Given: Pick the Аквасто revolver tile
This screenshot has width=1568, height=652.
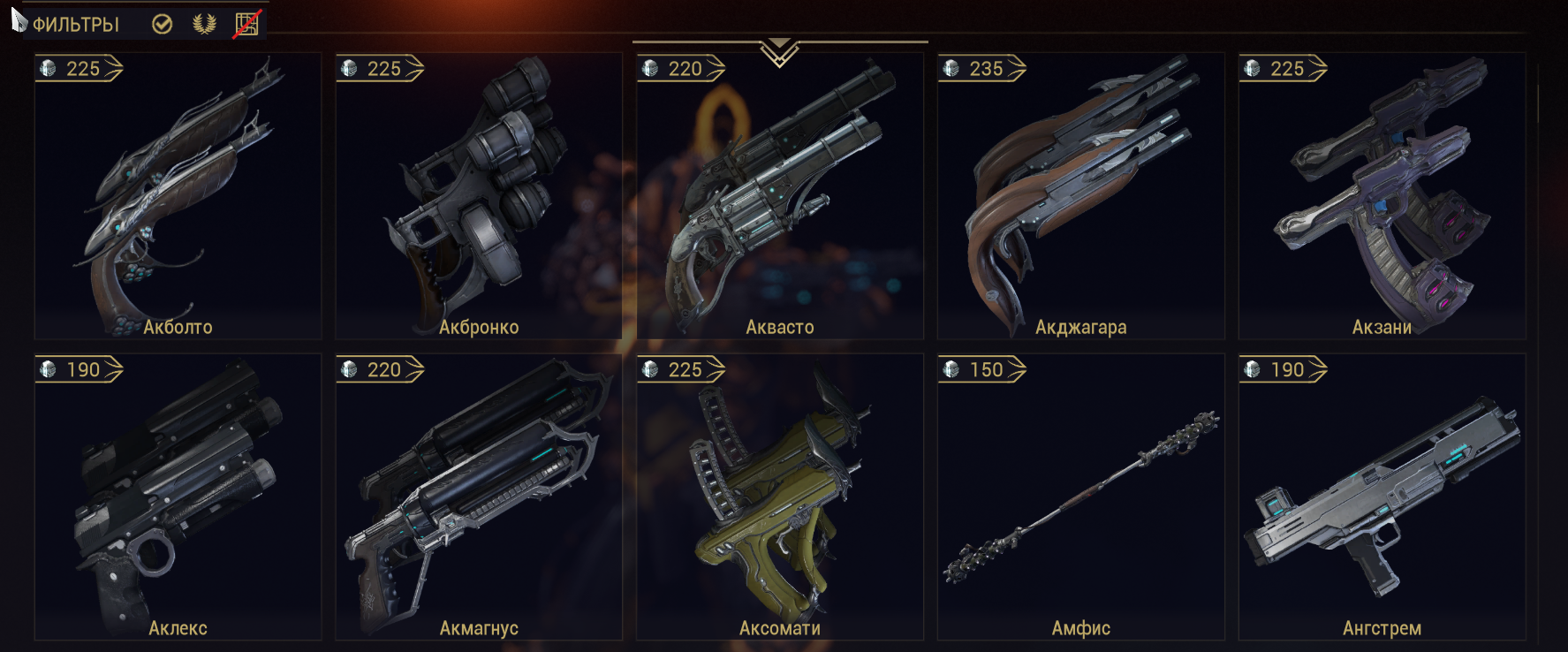Looking at the screenshot, I should point(780,196).
